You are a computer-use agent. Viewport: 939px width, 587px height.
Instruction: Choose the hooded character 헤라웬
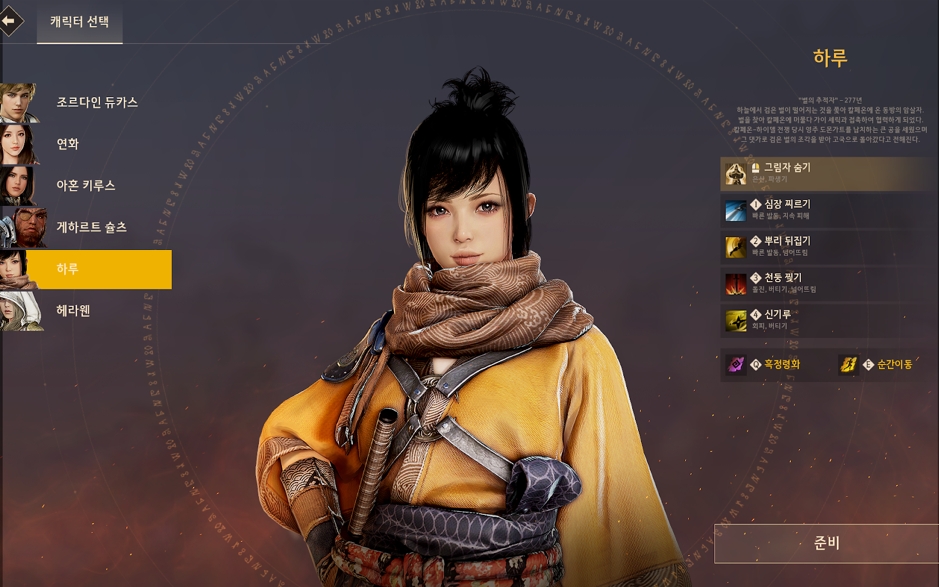74,311
